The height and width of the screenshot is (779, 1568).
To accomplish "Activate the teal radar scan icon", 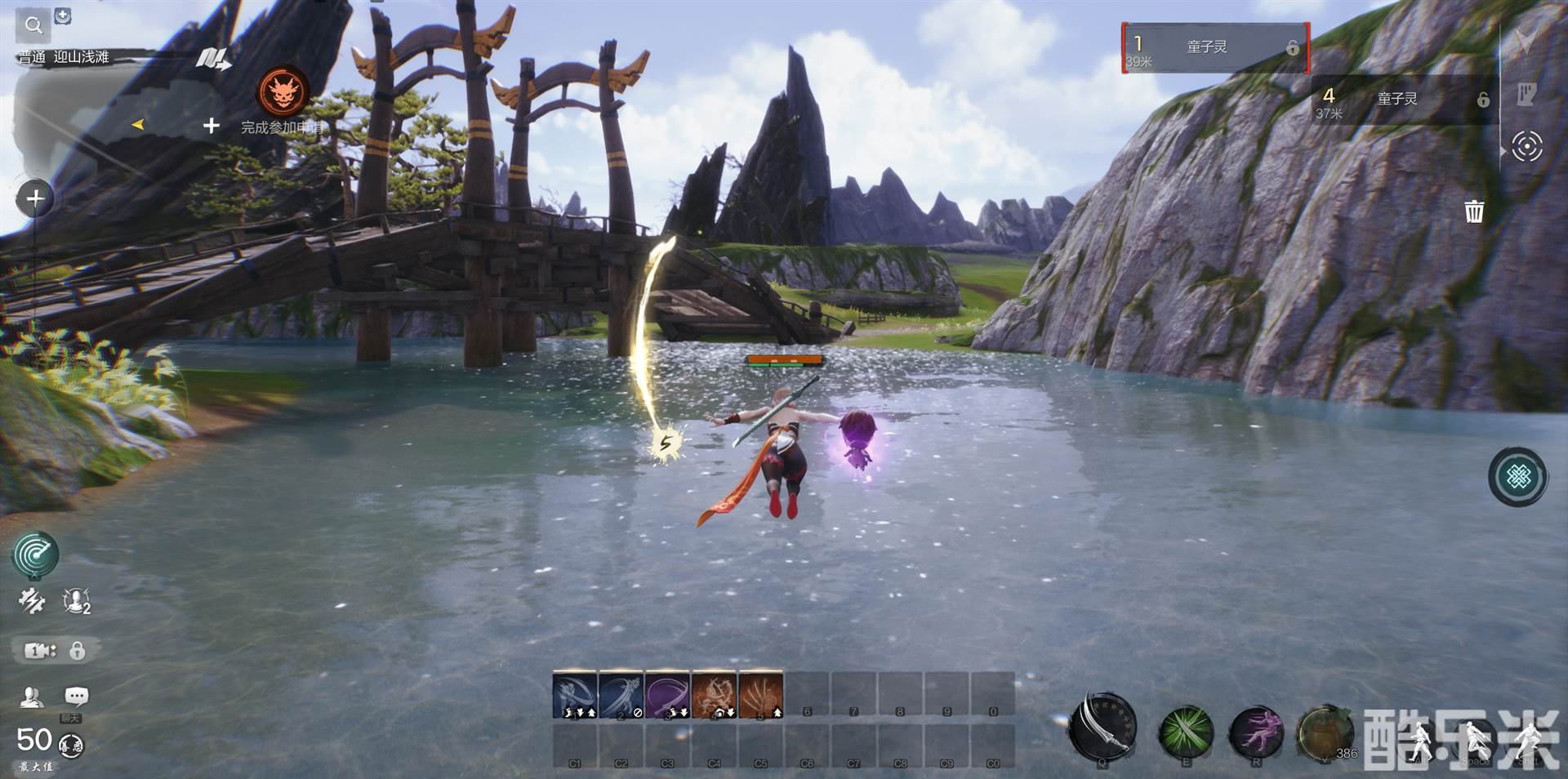I will pyautogui.click(x=35, y=554).
